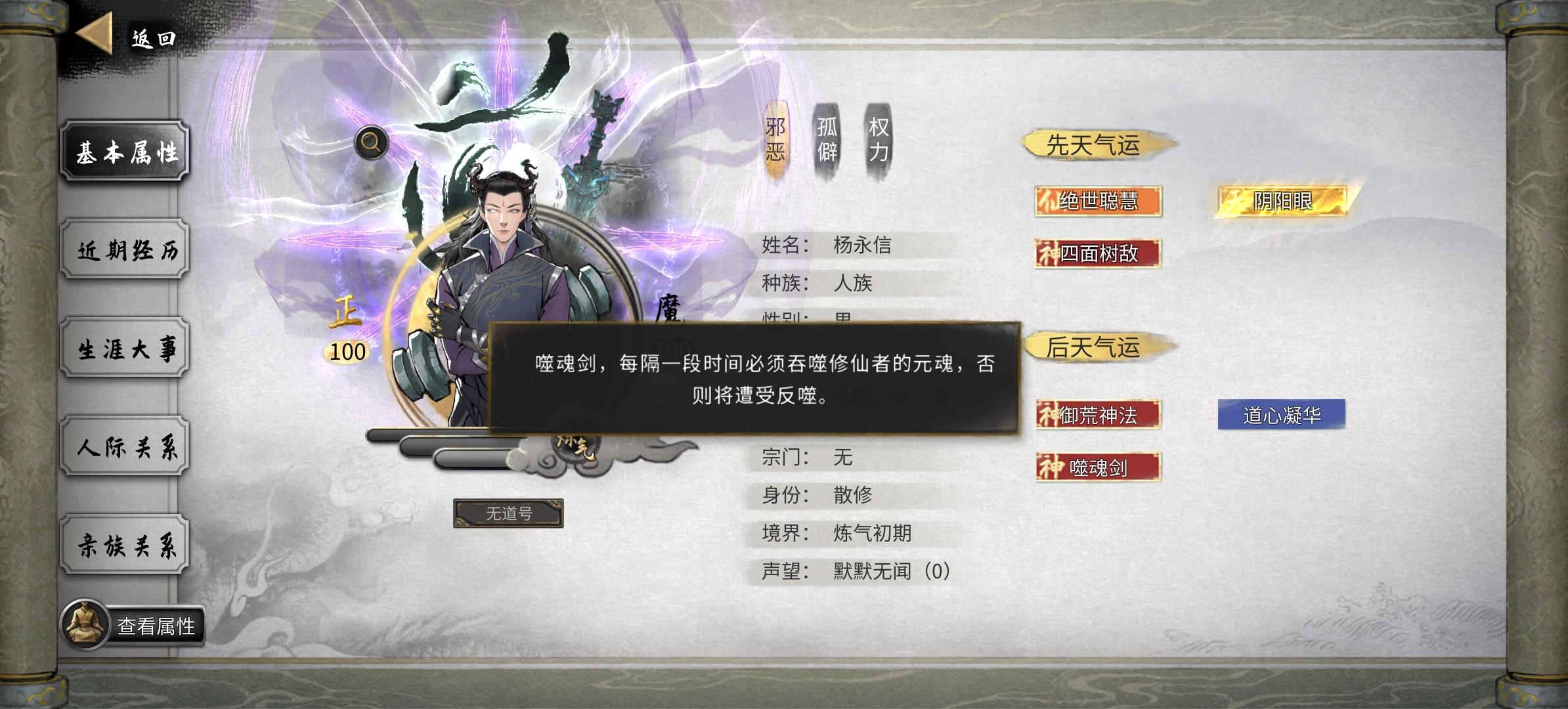Toggle the 权力 personality trait
This screenshot has height=709, width=1568.
[x=878, y=138]
